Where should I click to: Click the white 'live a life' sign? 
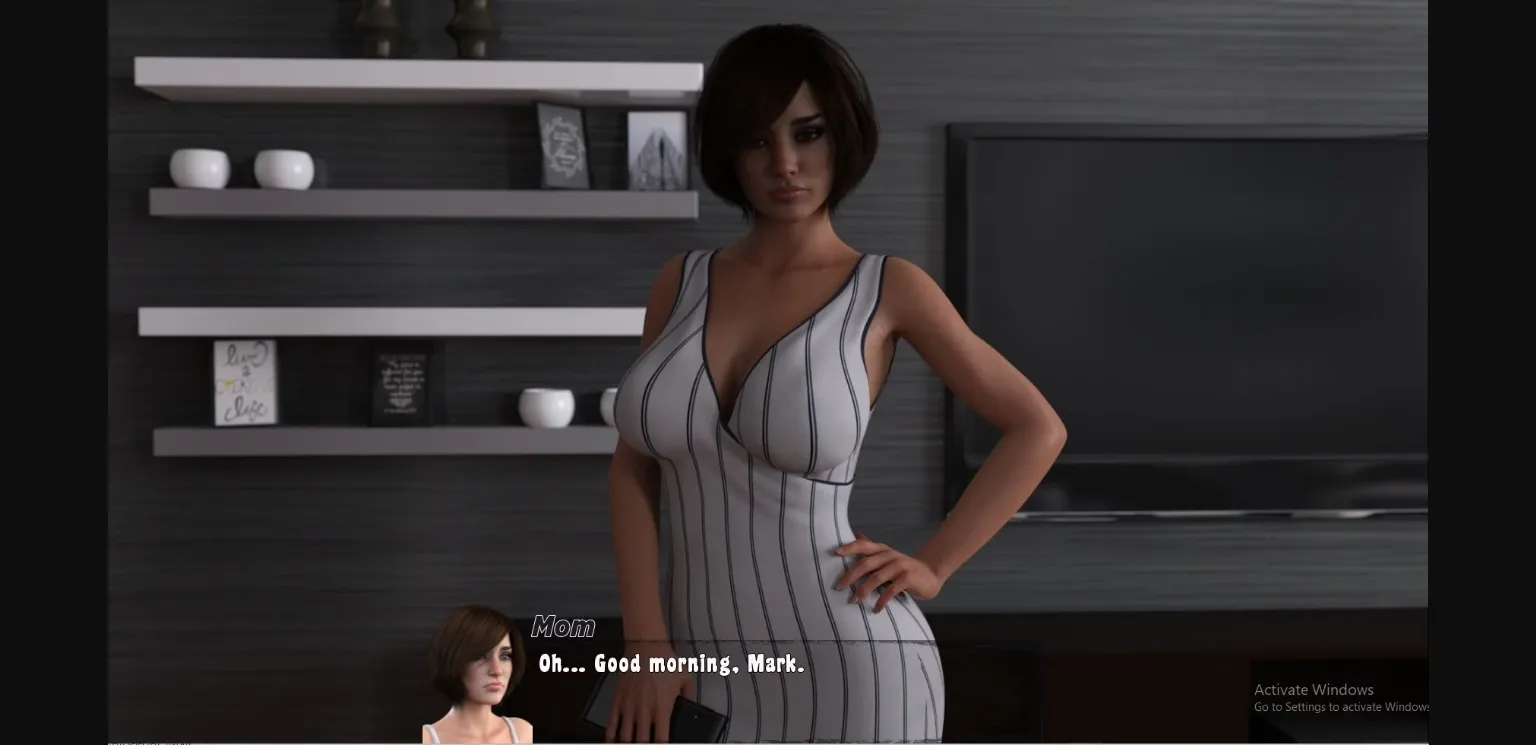243,383
